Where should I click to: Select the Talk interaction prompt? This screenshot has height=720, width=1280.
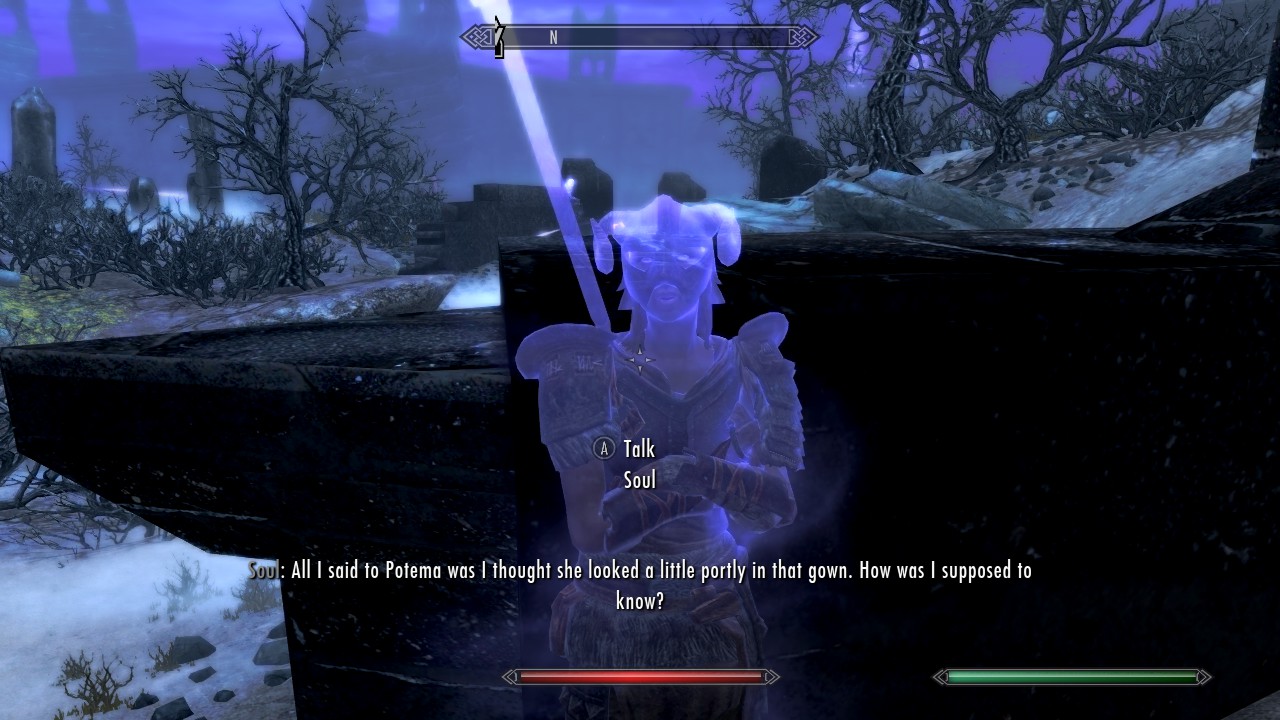(638, 449)
